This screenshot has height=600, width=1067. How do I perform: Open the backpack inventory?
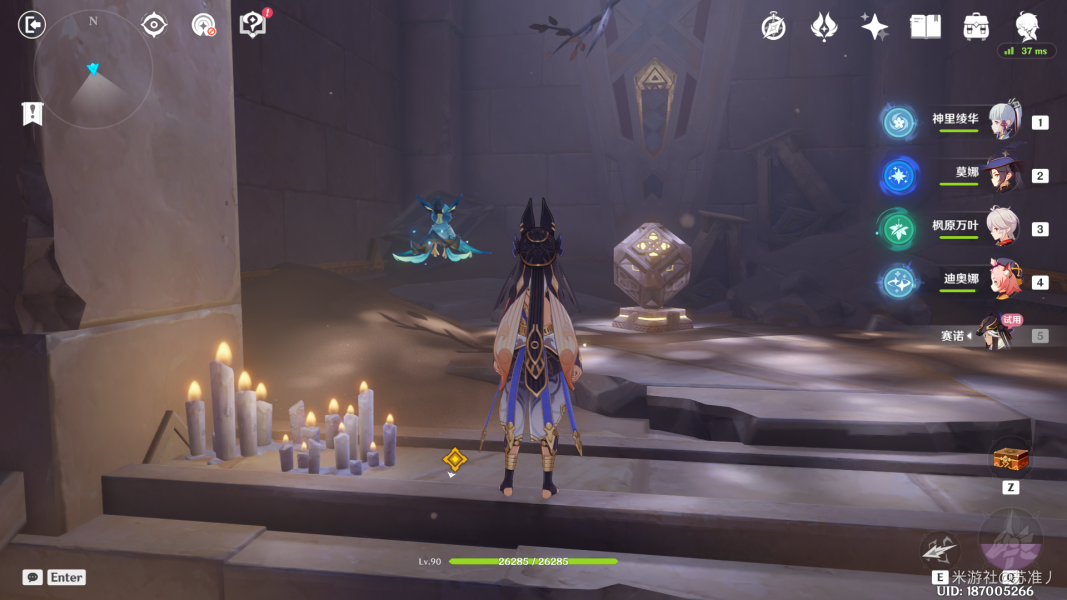pos(976,27)
